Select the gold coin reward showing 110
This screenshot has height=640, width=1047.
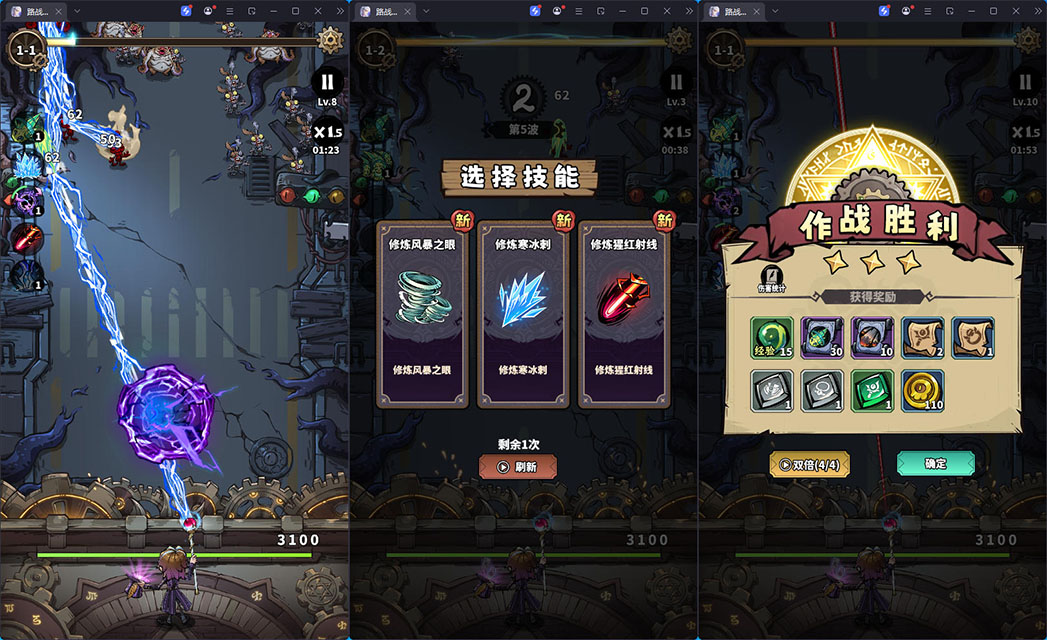(x=922, y=389)
